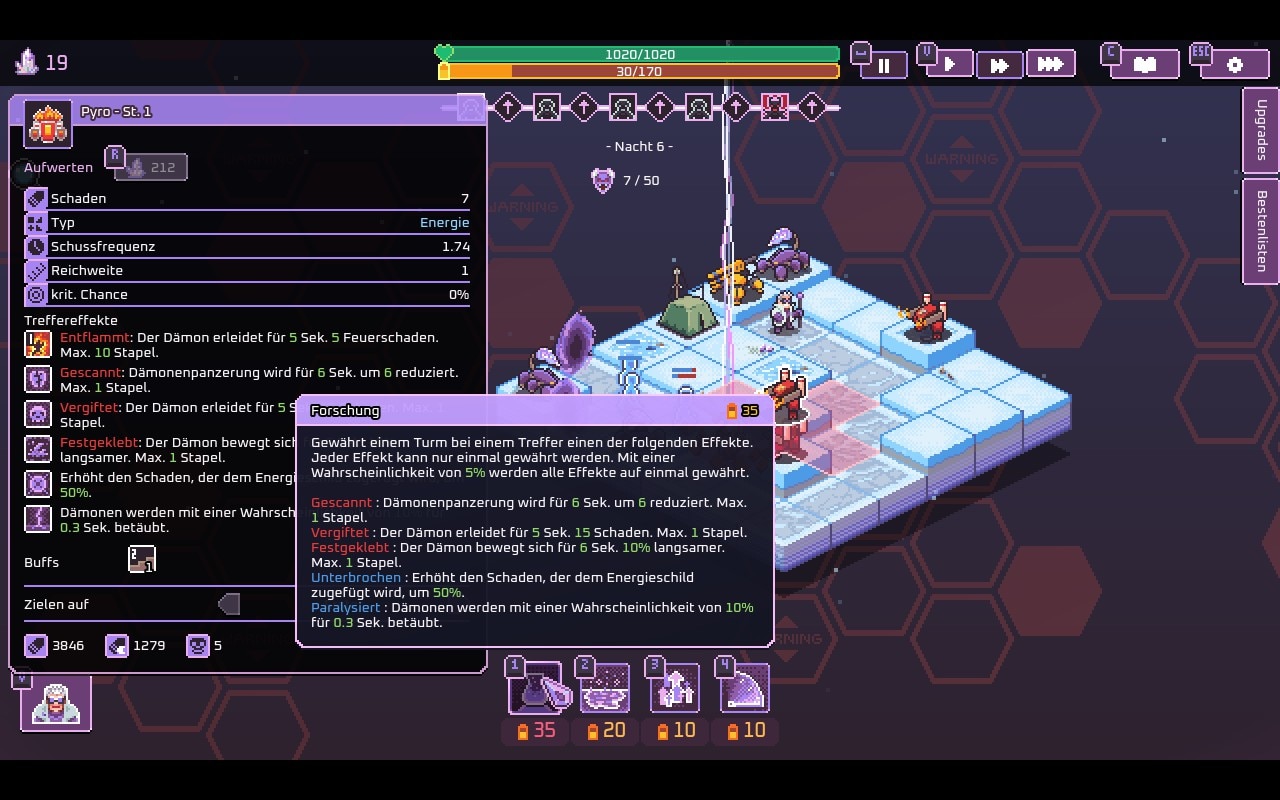Choose the dome shield ability
The image size is (1280, 800).
745,688
